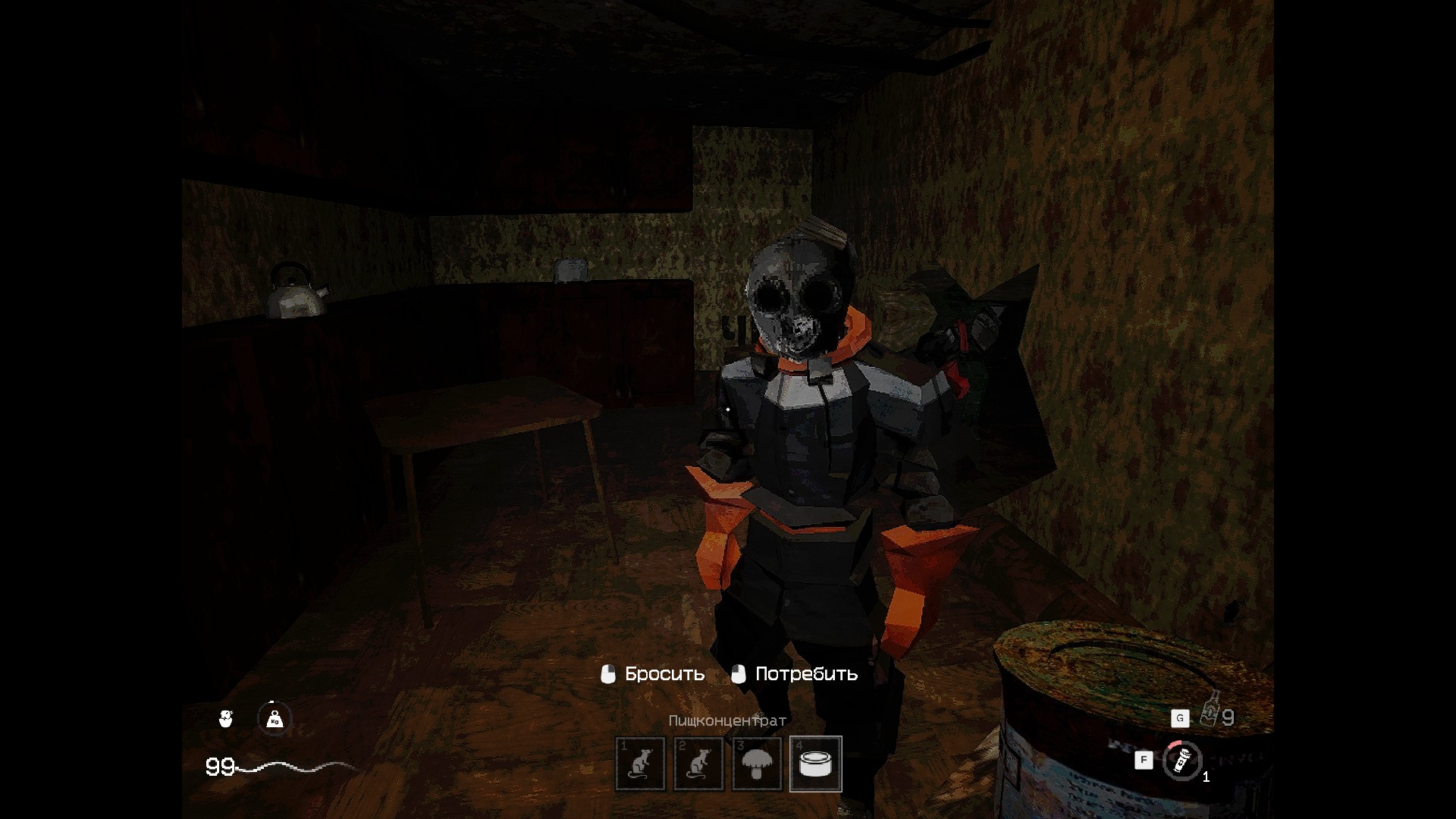
Task: Select the food concentrate can slot
Action: (816, 764)
